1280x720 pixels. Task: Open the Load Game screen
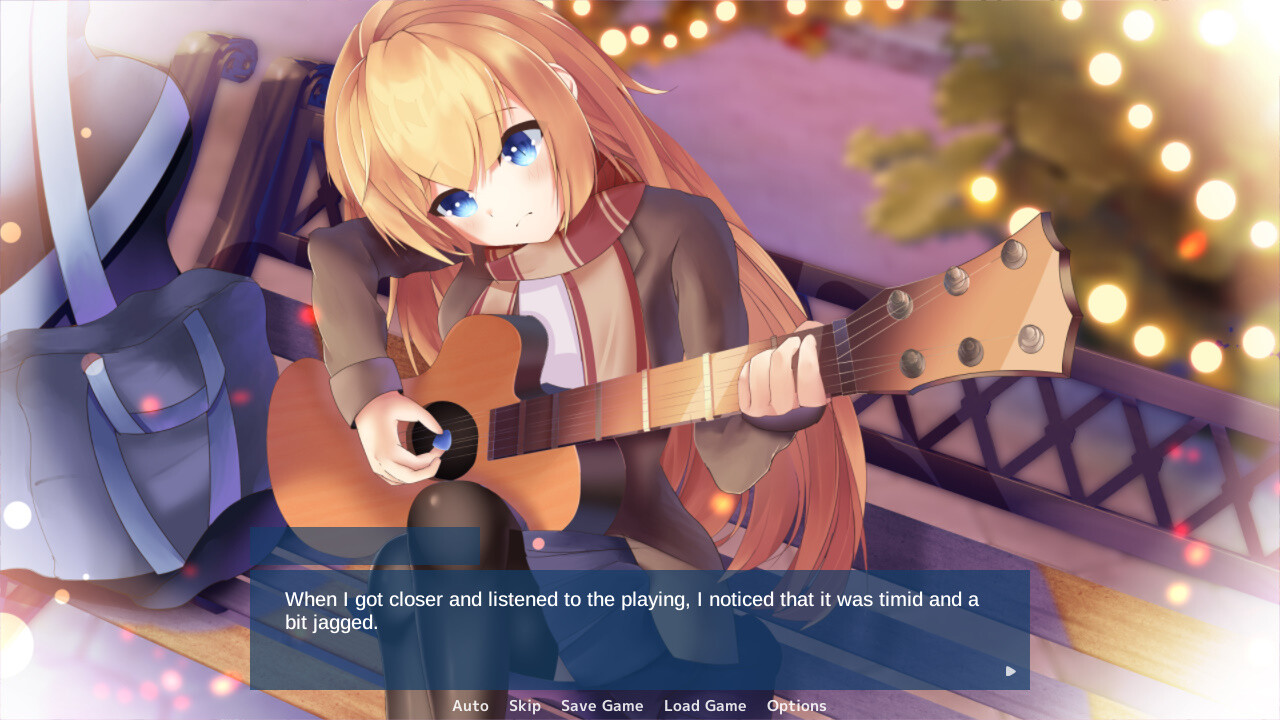(705, 705)
